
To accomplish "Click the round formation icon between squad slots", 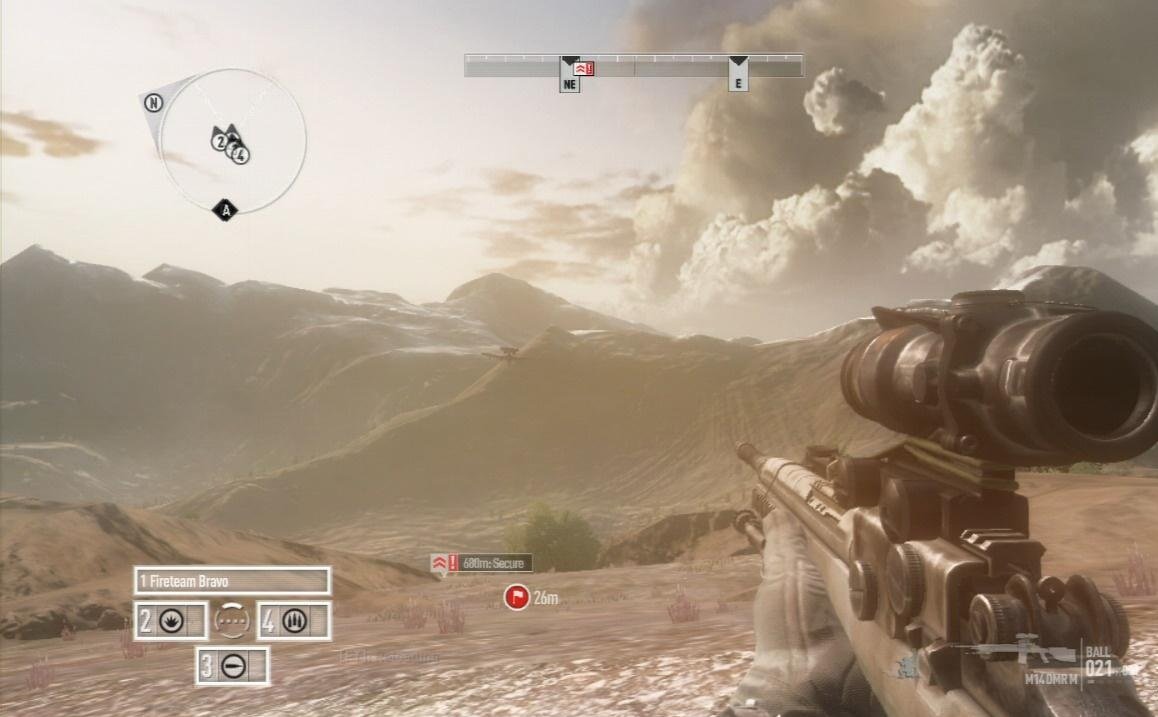I will 231,621.
